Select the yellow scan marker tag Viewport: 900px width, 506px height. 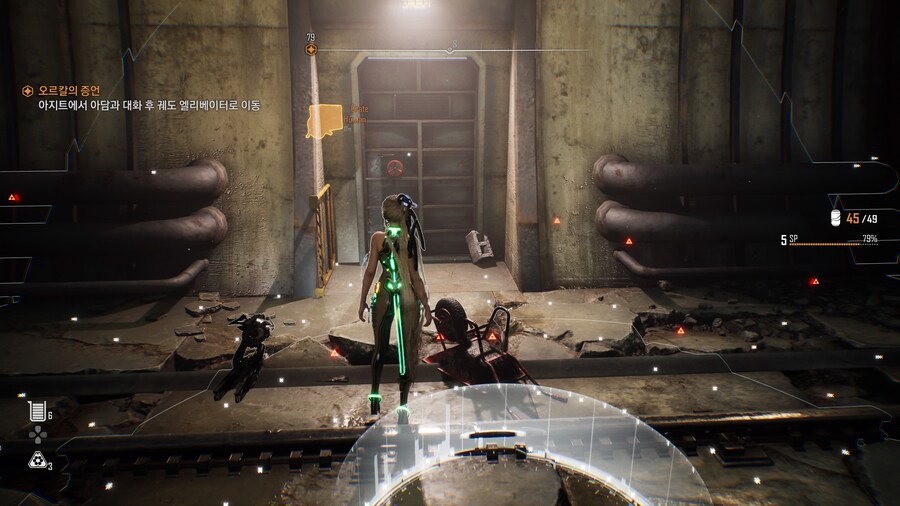(x=325, y=121)
